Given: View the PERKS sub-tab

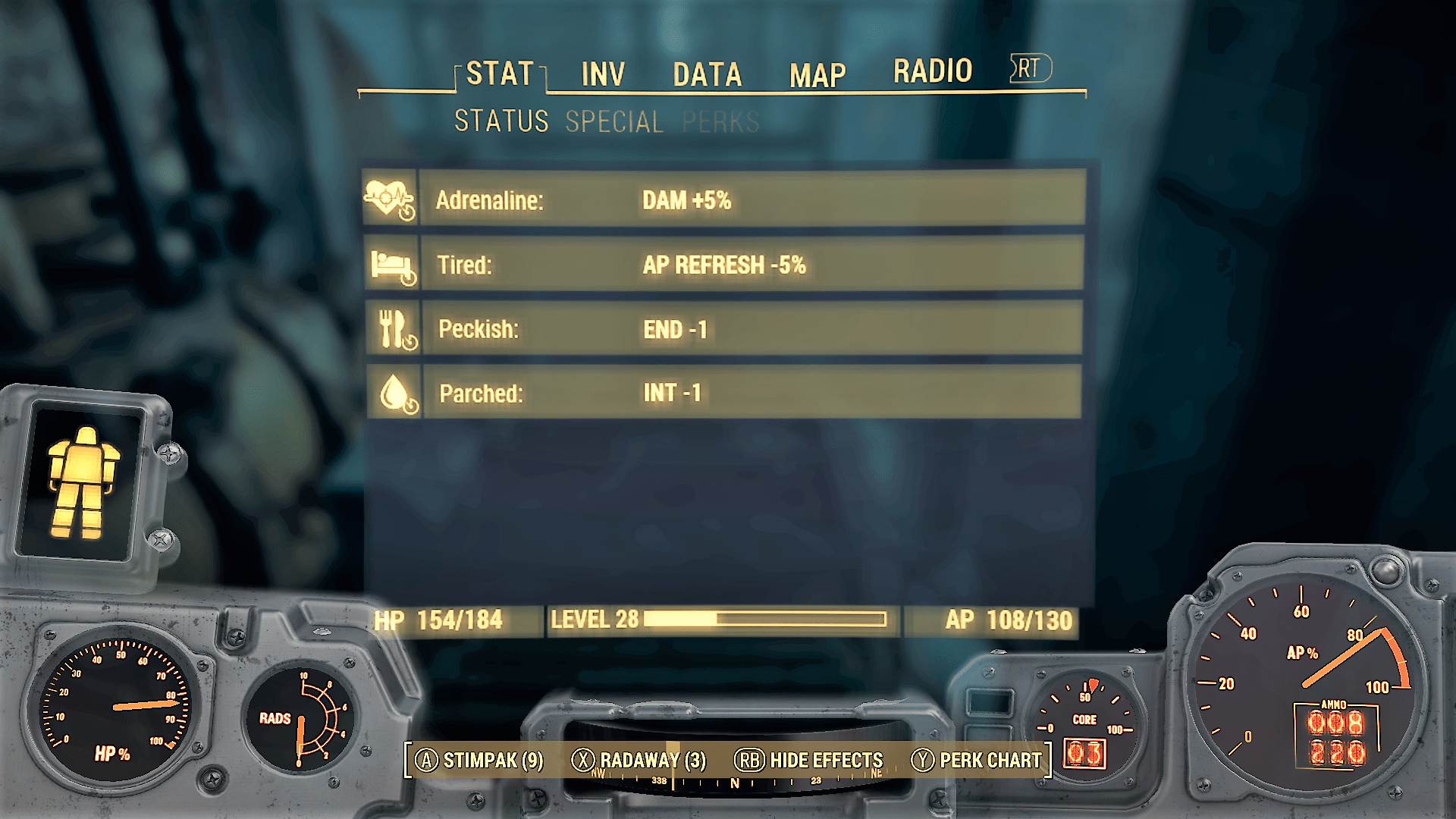Looking at the screenshot, I should [720, 121].
